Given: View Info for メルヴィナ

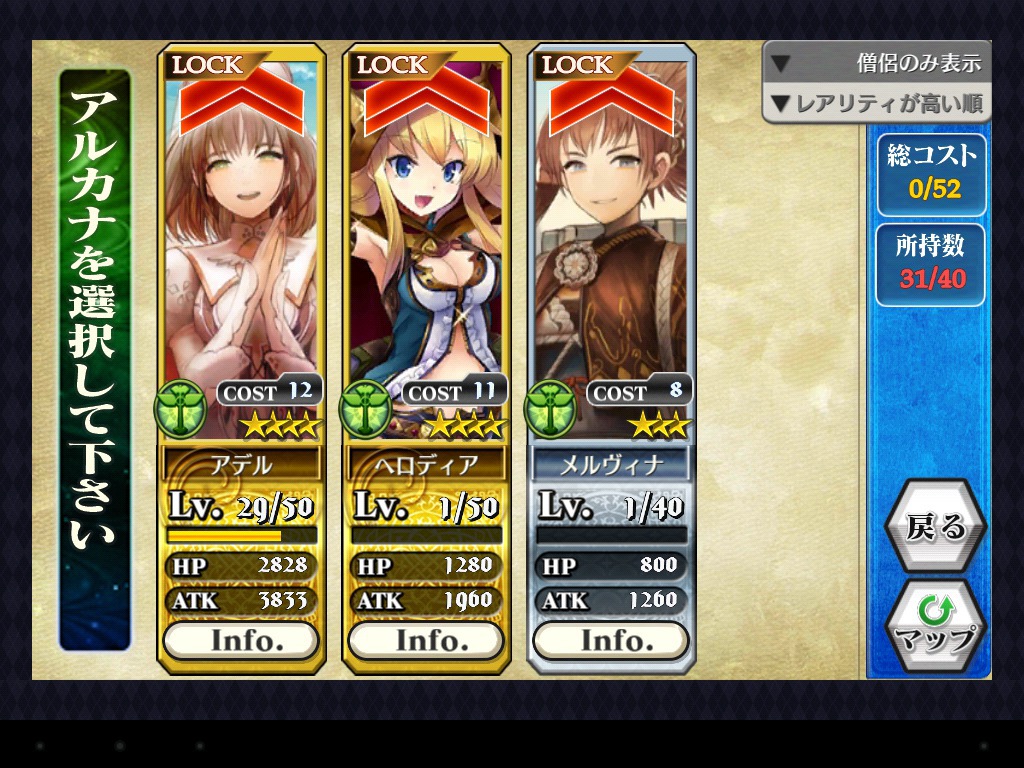Looking at the screenshot, I should tap(611, 640).
